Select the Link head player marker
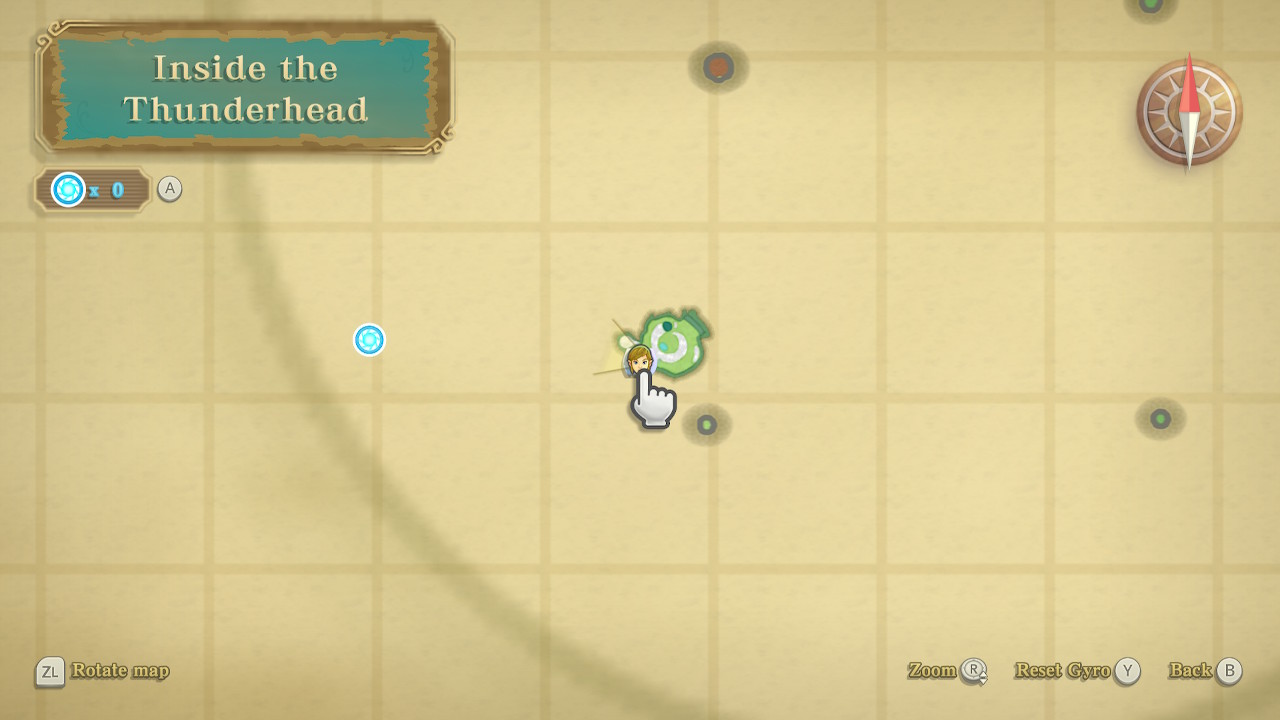The width and height of the screenshot is (1280, 720). [639, 359]
